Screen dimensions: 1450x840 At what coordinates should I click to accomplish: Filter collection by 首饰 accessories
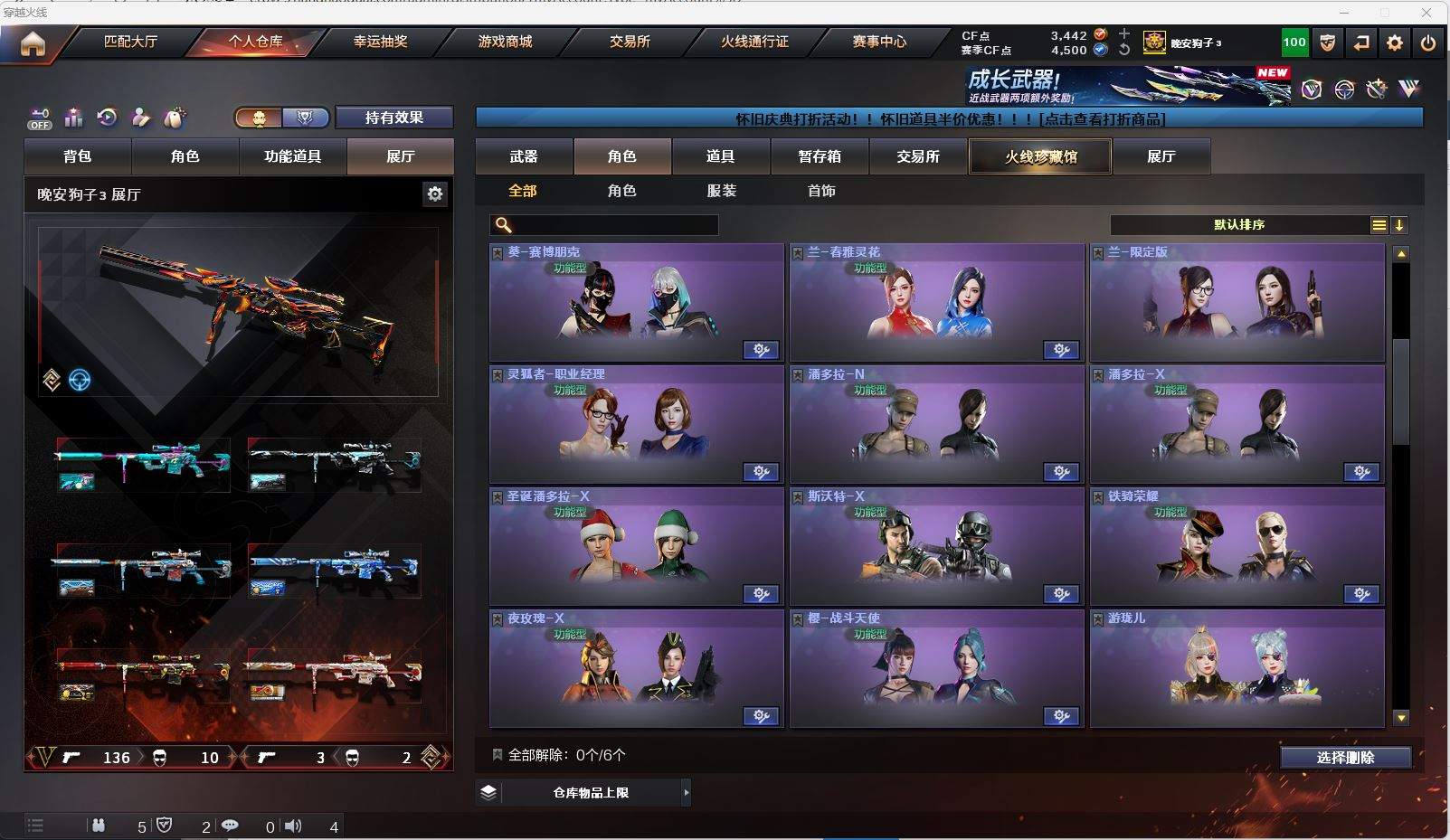point(821,191)
